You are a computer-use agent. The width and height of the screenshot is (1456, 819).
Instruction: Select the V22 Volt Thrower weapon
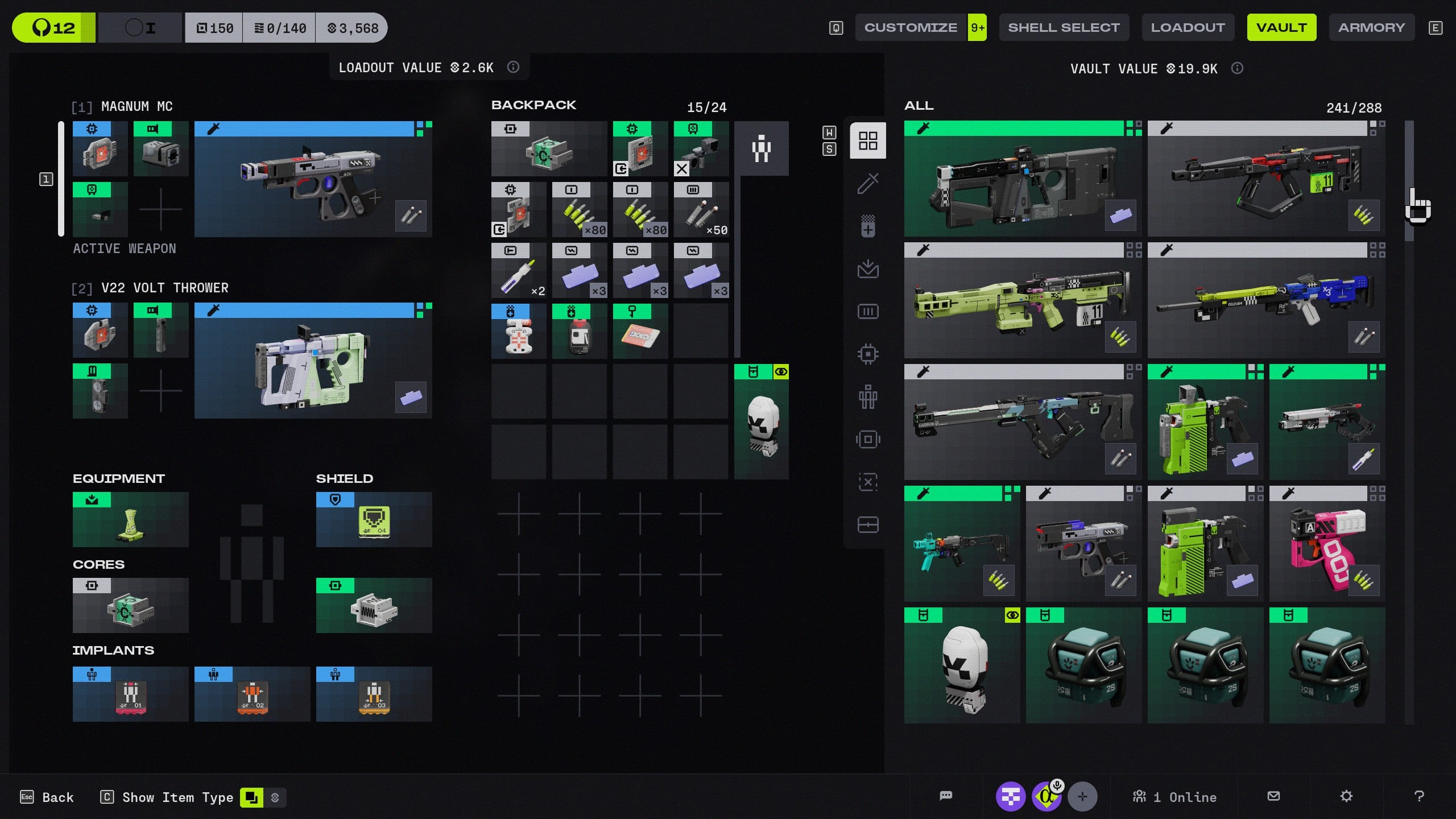pos(313,361)
